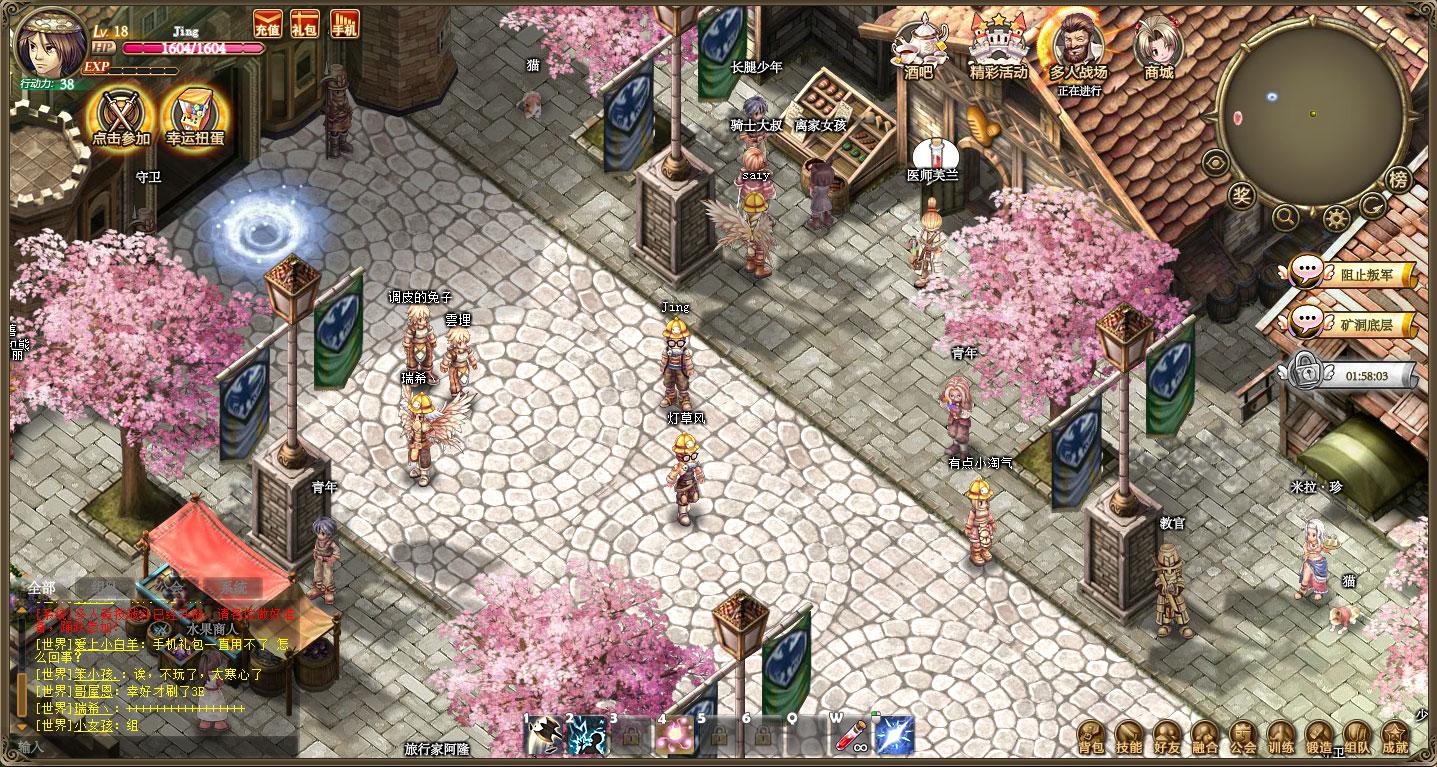This screenshot has height=767, width=1437.
Task: Open 精彩活动 events castle icon
Action: click(x=998, y=44)
